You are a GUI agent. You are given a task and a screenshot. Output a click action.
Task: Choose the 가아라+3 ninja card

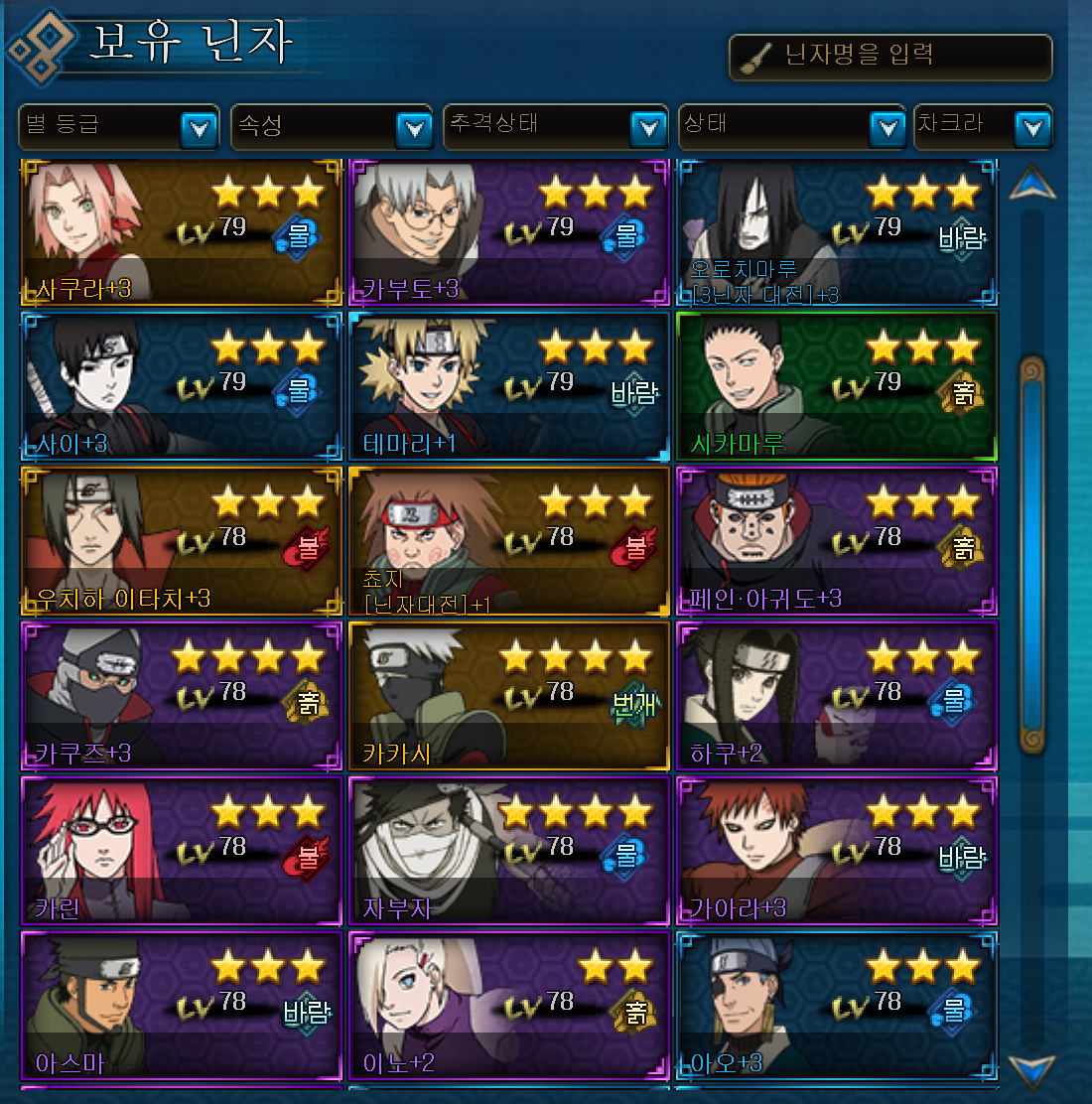(x=837, y=852)
